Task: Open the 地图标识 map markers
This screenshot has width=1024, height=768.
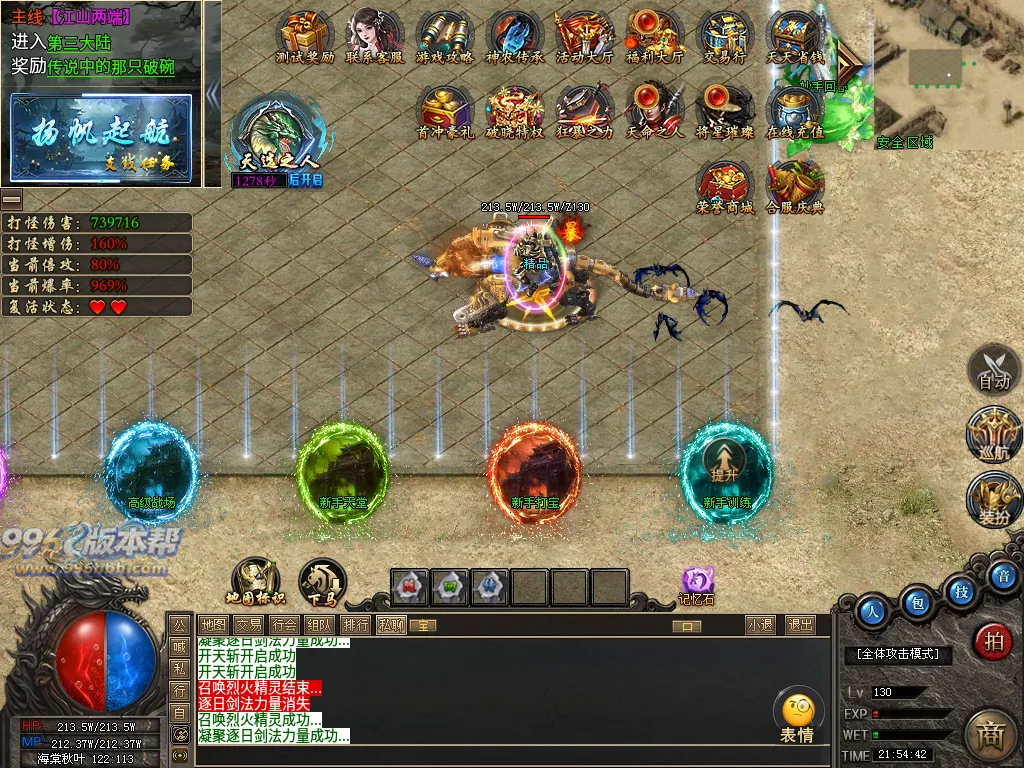Action: point(254,580)
